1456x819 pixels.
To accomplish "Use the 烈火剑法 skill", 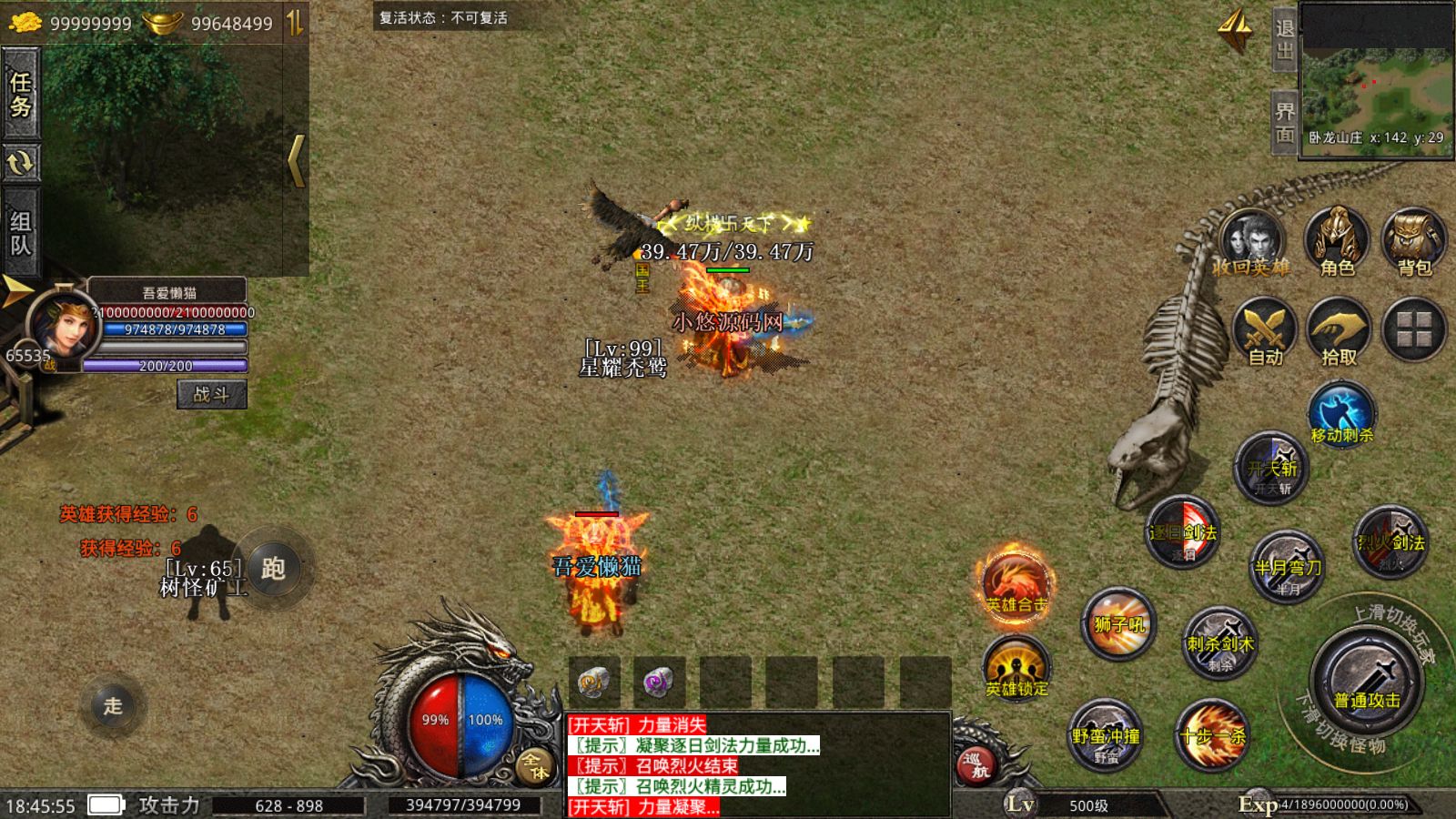I will click(x=1390, y=543).
